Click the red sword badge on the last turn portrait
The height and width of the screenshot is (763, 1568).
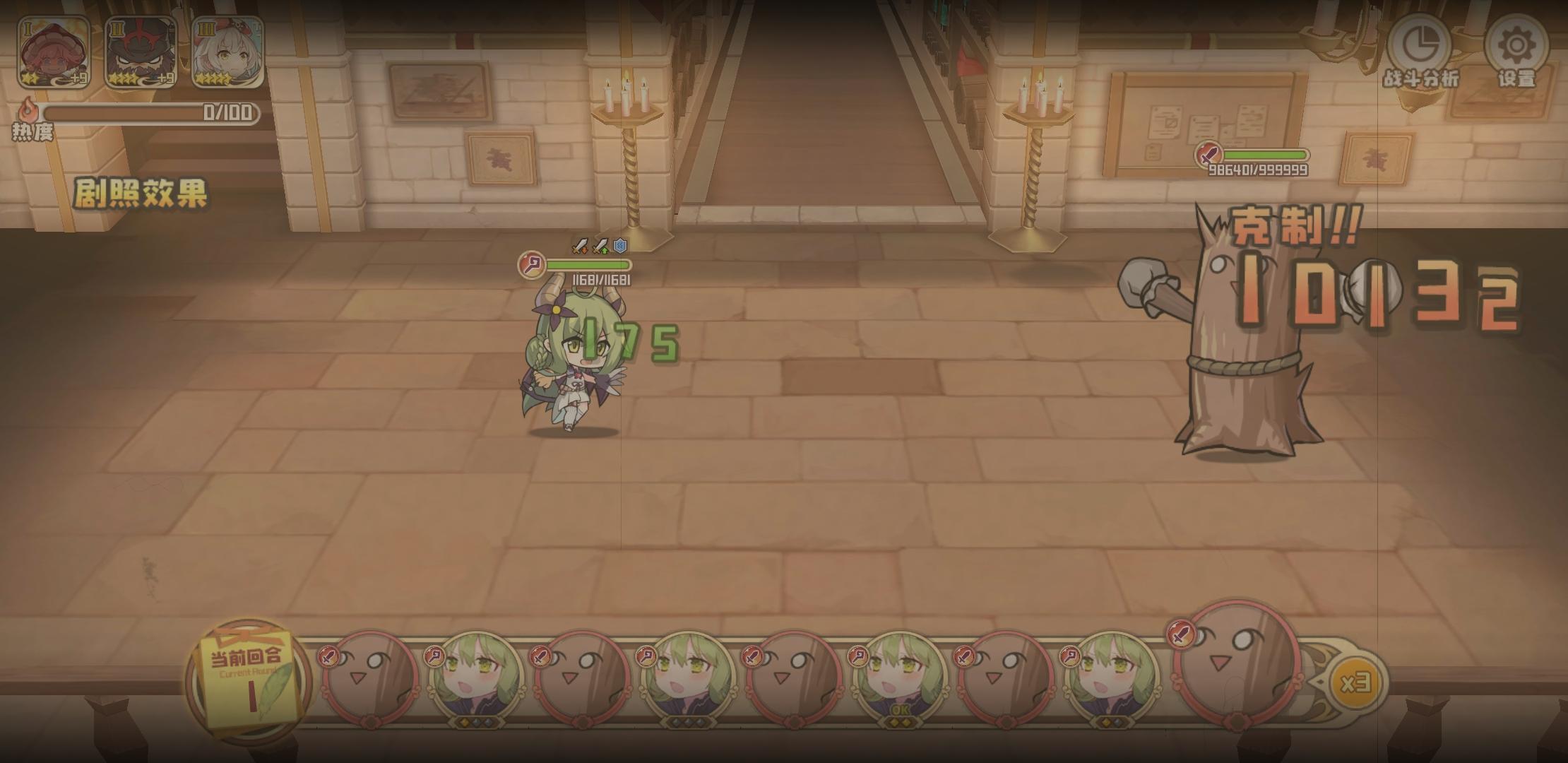point(1180,636)
